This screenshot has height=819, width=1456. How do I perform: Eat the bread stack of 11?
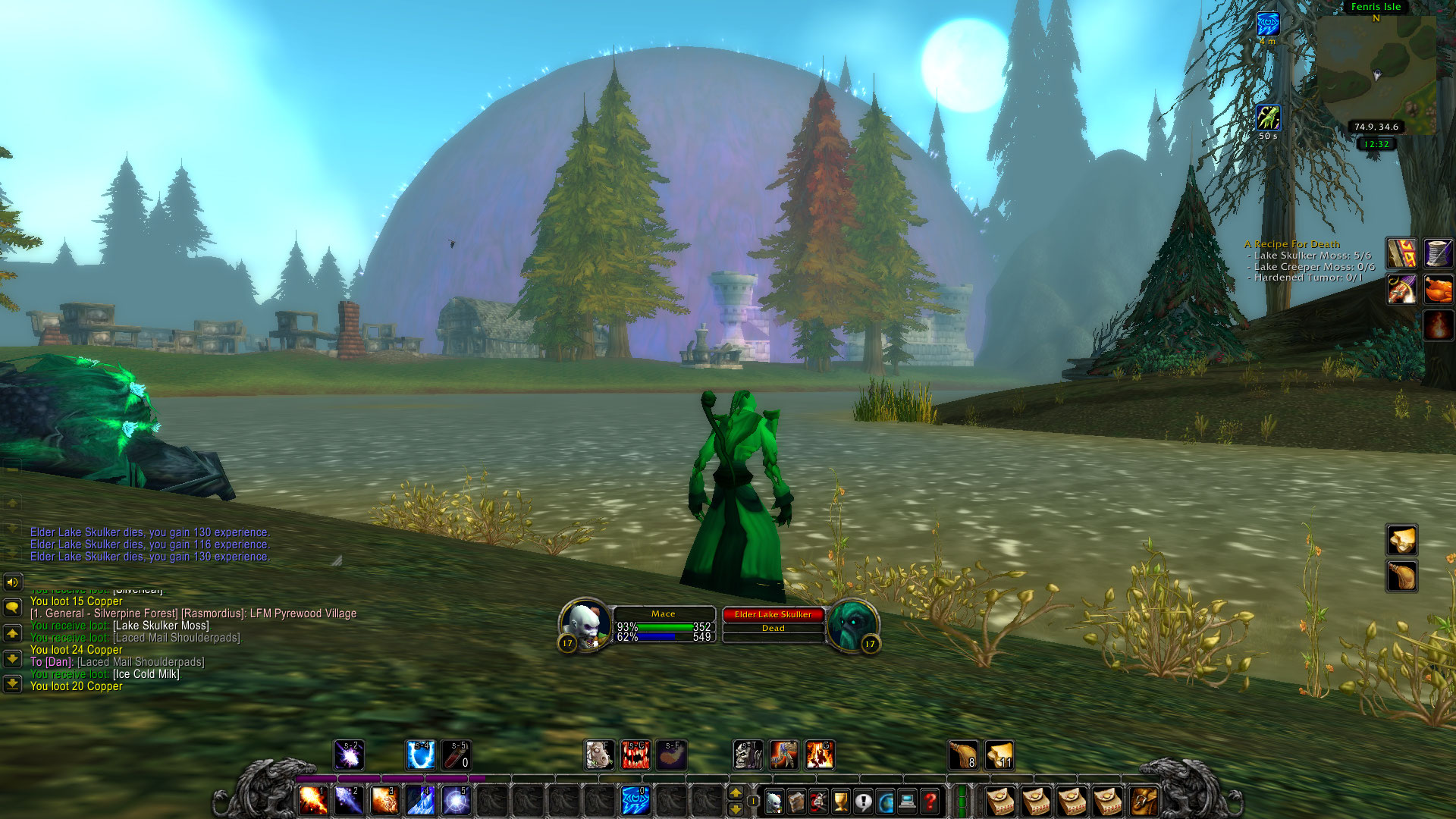[x=999, y=755]
